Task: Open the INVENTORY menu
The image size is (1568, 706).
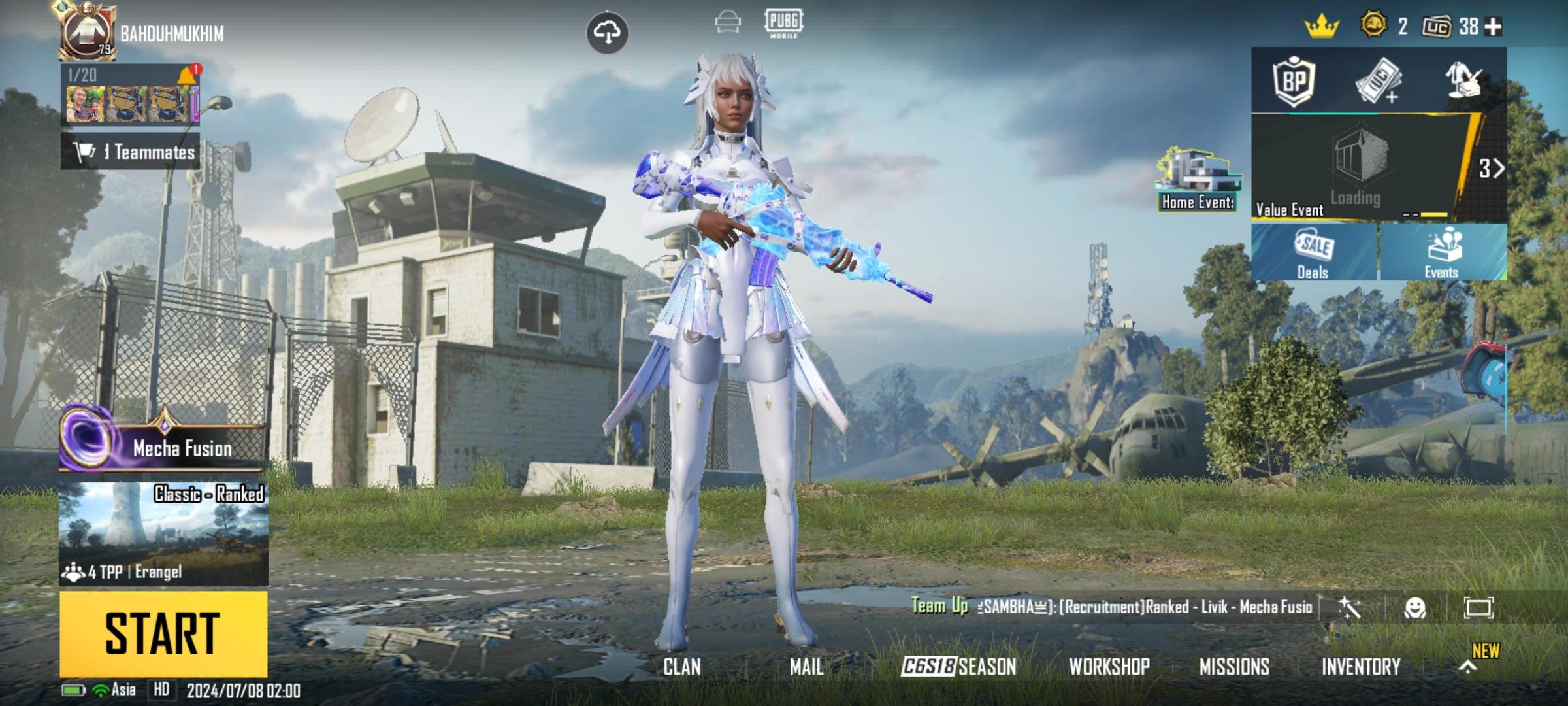Action: (x=1361, y=667)
